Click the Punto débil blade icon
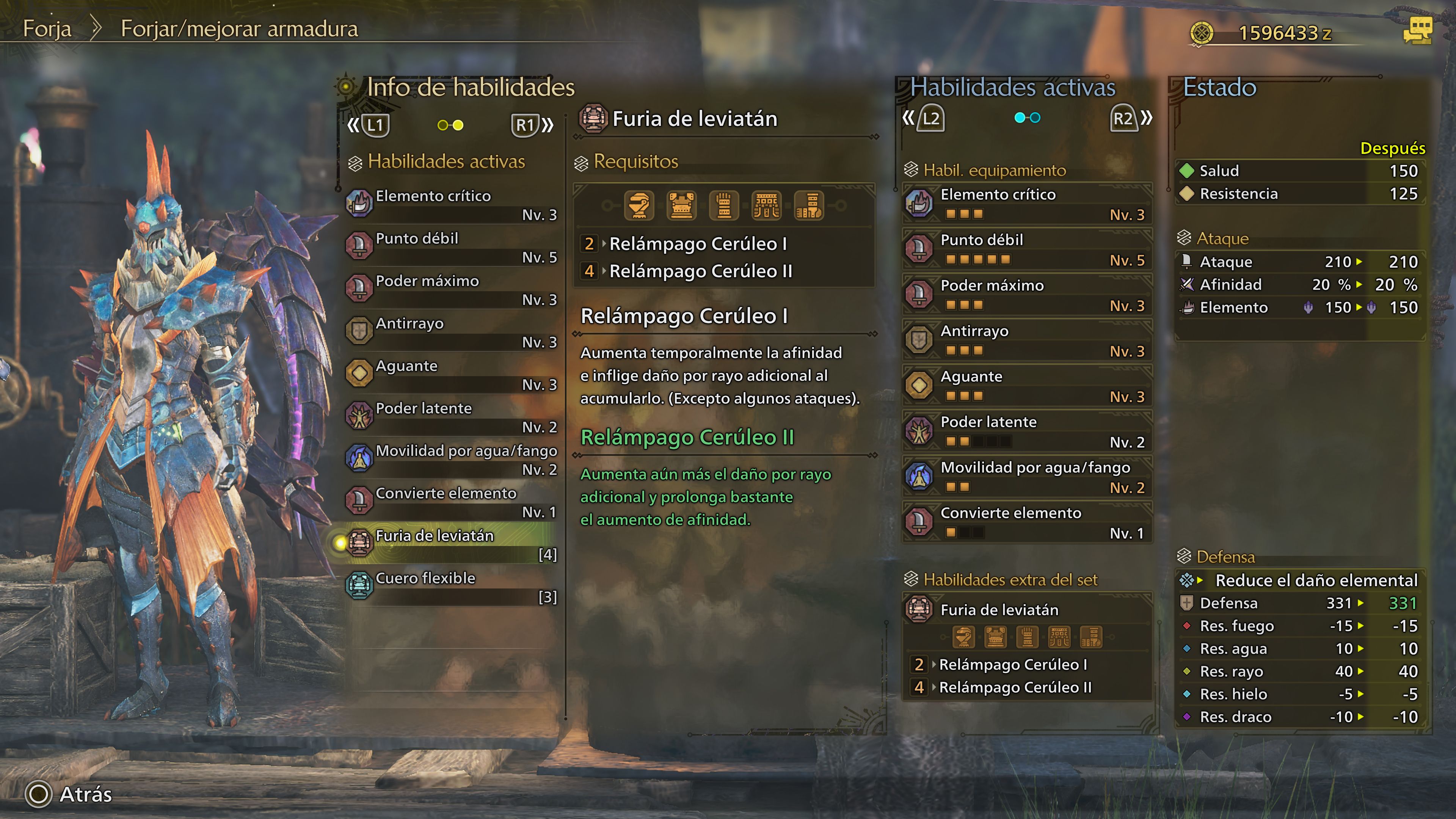 [360, 245]
